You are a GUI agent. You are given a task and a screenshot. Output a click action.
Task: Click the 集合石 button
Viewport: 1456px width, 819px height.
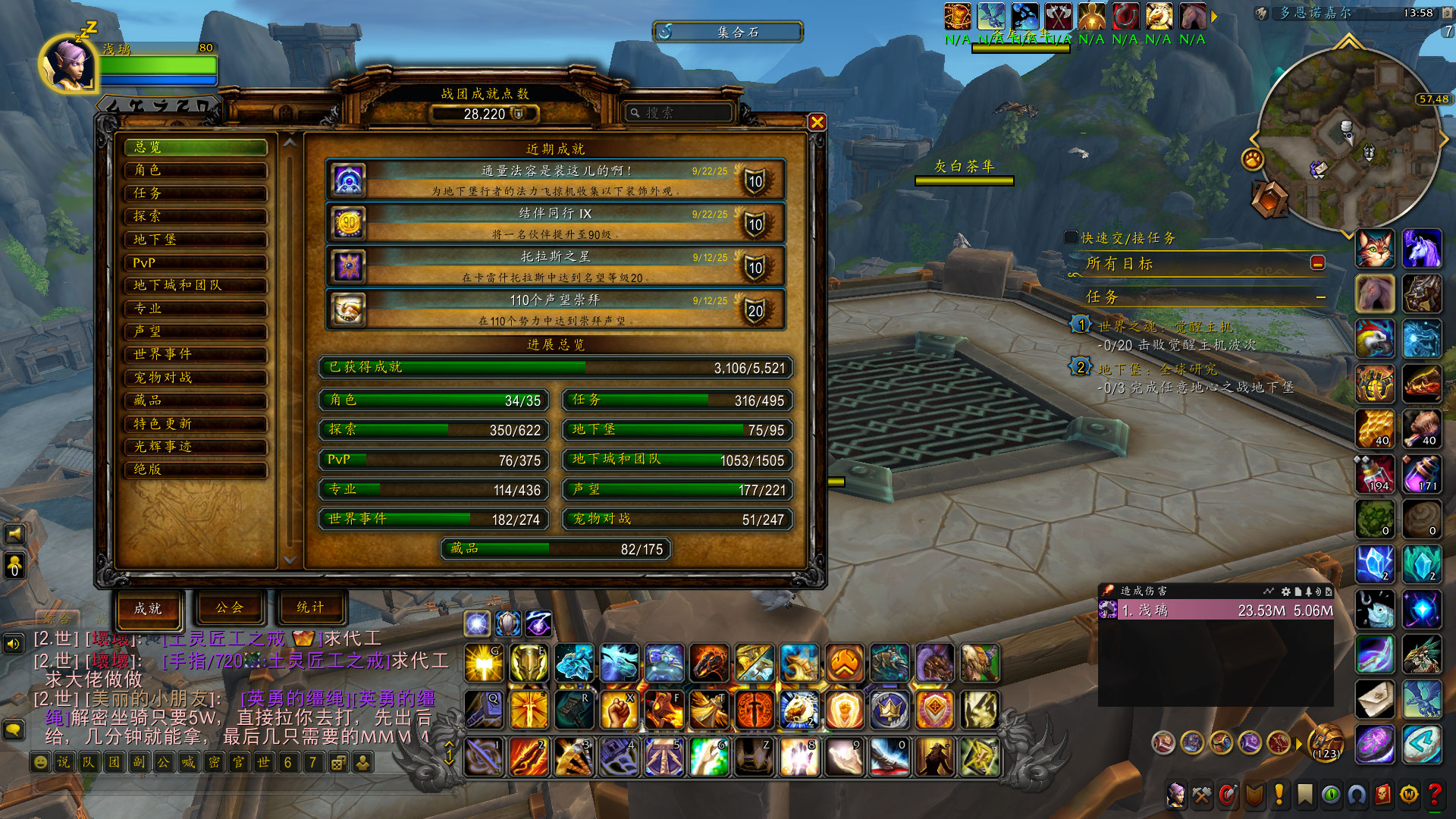pyautogui.click(x=728, y=32)
